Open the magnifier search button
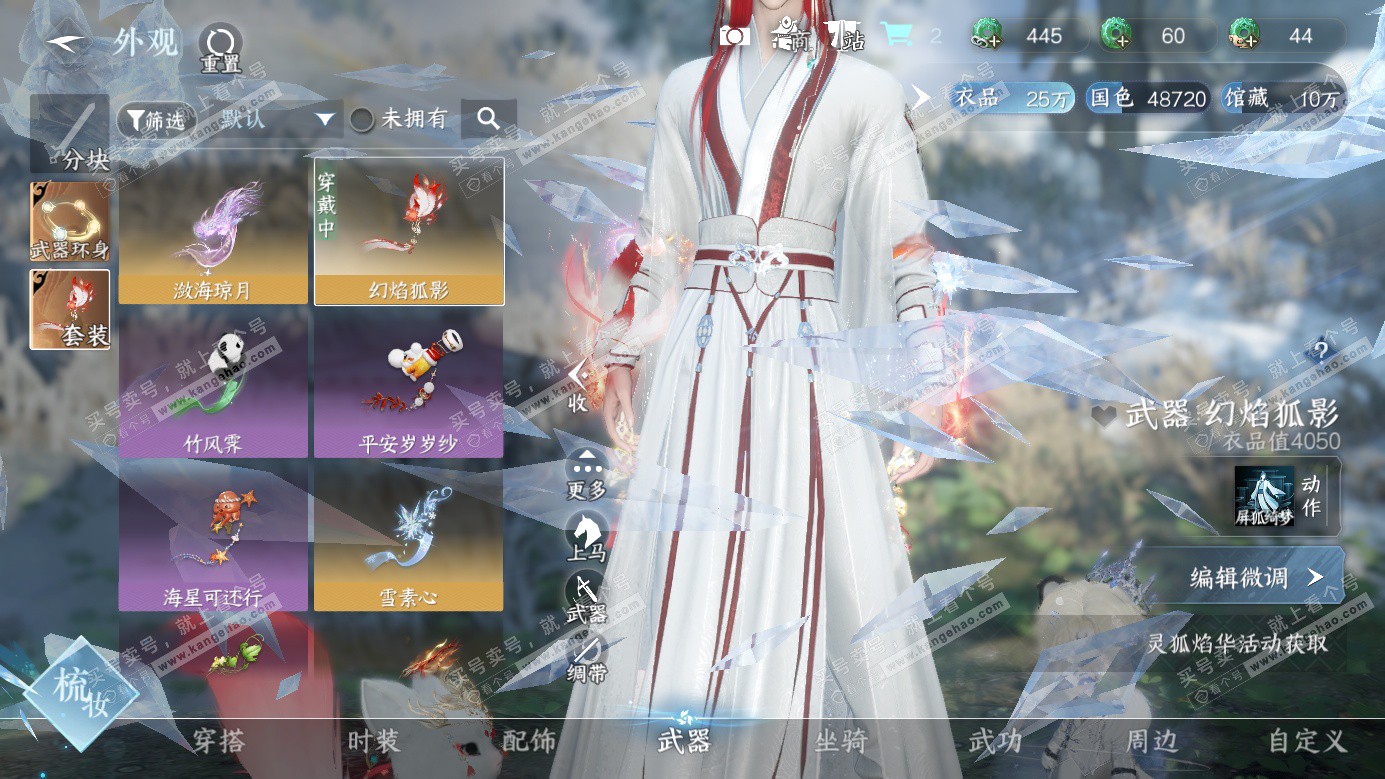1385x779 pixels. point(488,119)
